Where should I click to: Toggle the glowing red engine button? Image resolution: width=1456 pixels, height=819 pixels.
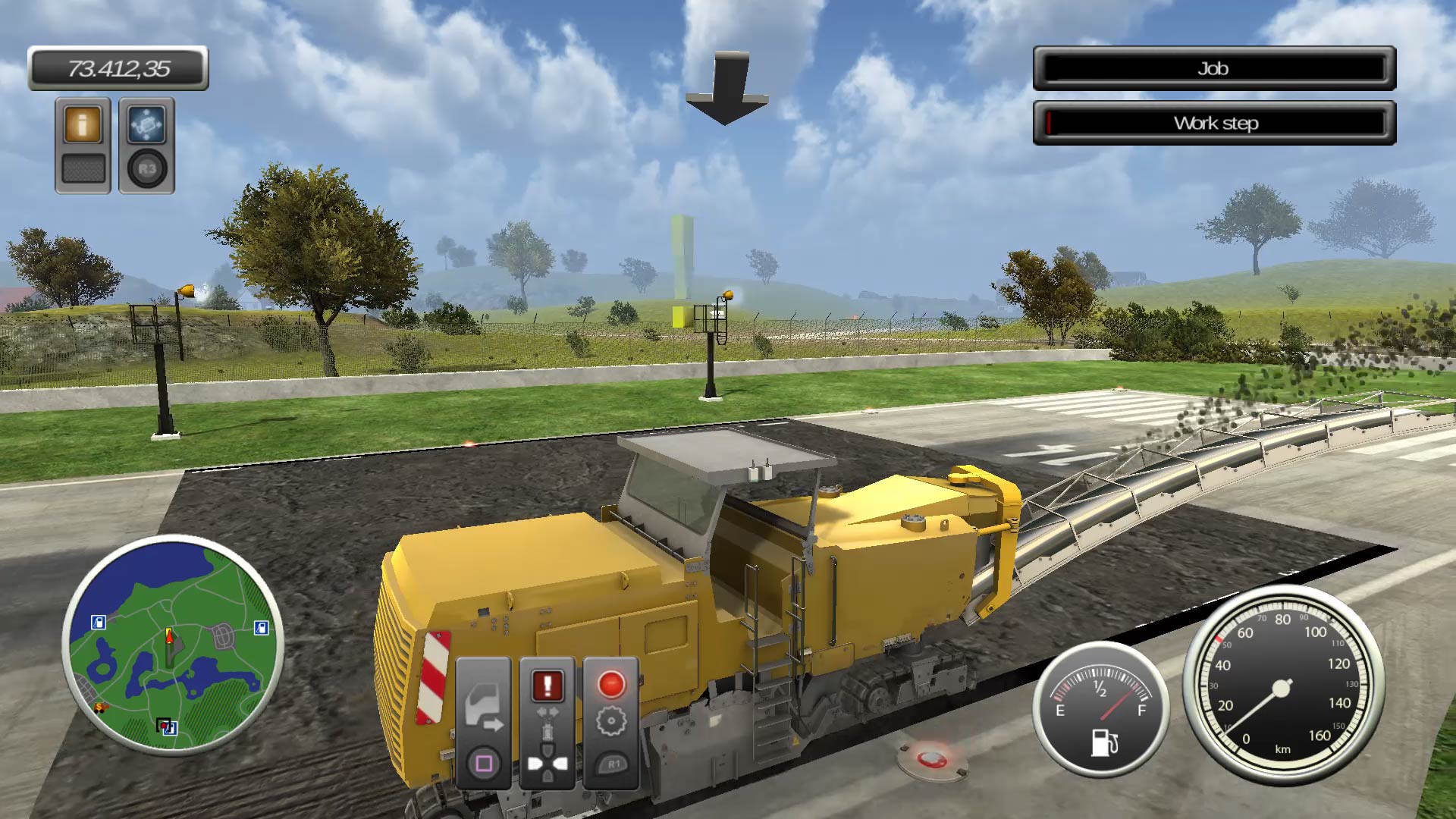click(x=611, y=683)
